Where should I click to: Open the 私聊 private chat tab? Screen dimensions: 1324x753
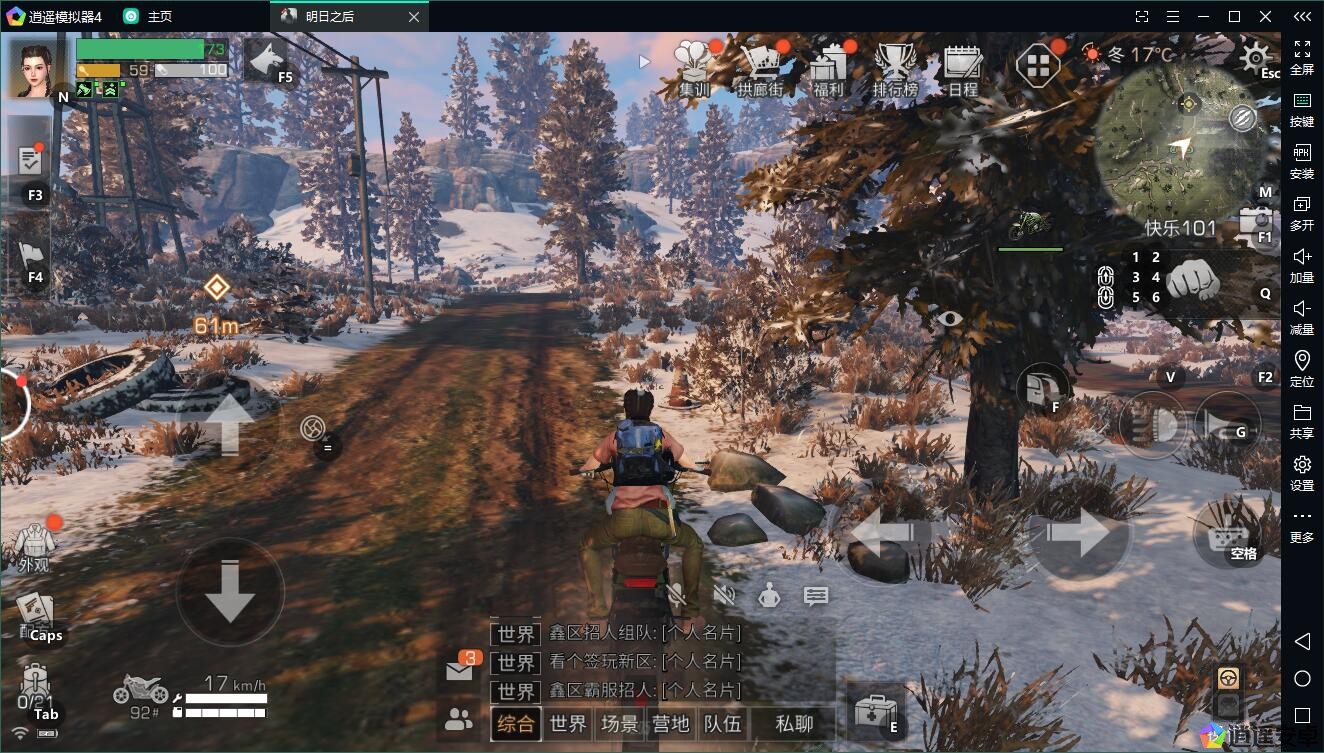(x=794, y=723)
